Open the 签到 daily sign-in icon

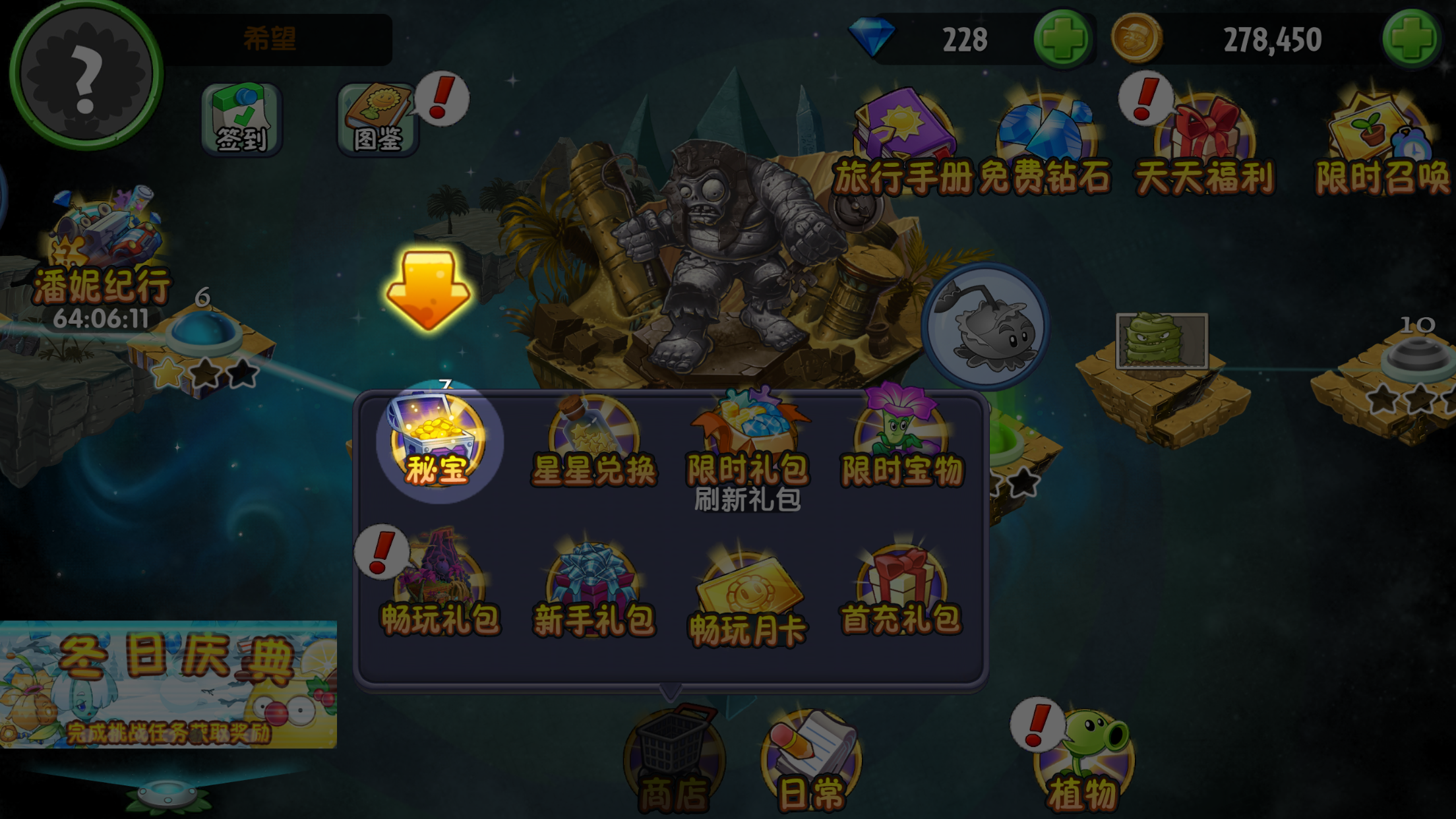pyautogui.click(x=241, y=117)
